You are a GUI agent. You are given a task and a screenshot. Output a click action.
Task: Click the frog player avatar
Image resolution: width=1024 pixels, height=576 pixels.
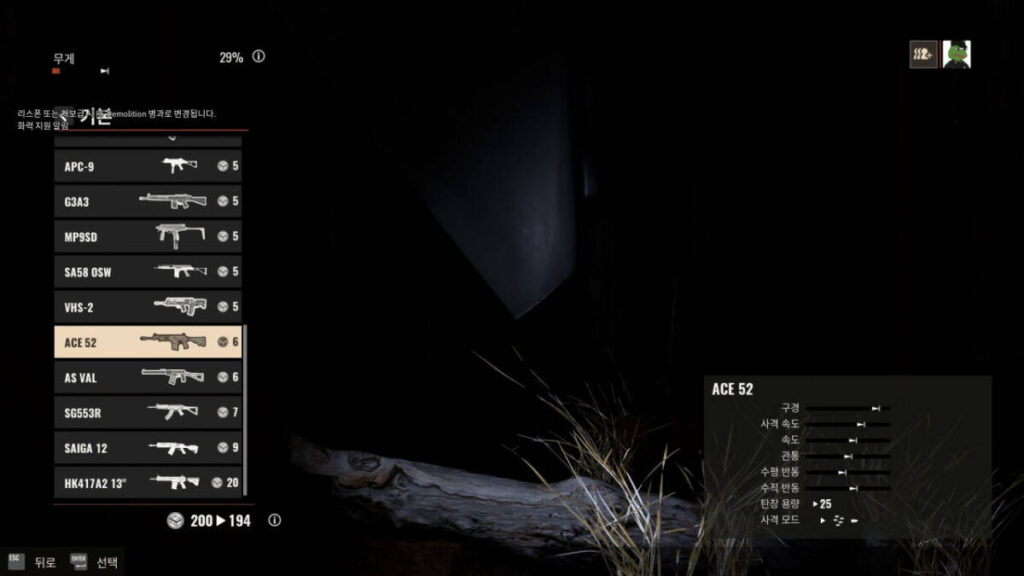tap(957, 54)
